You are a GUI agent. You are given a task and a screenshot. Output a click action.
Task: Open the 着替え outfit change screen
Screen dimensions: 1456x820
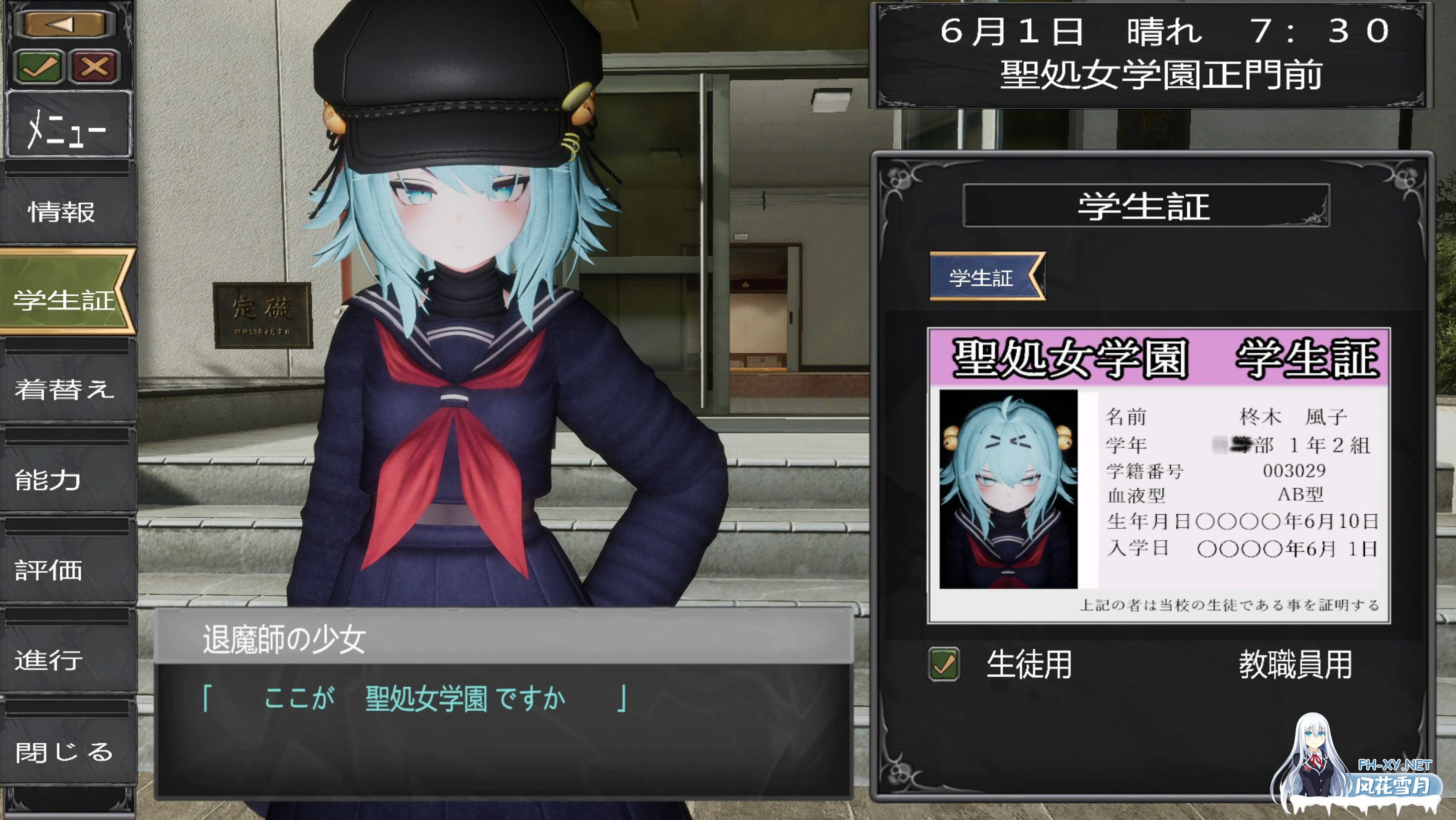[63, 390]
